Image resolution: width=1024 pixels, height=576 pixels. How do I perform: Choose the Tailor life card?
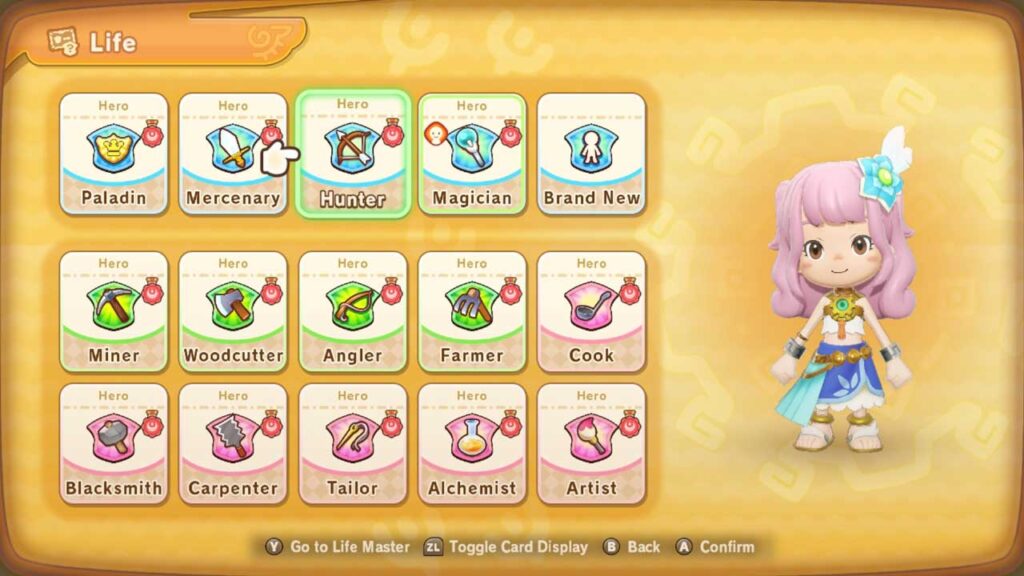(352, 443)
